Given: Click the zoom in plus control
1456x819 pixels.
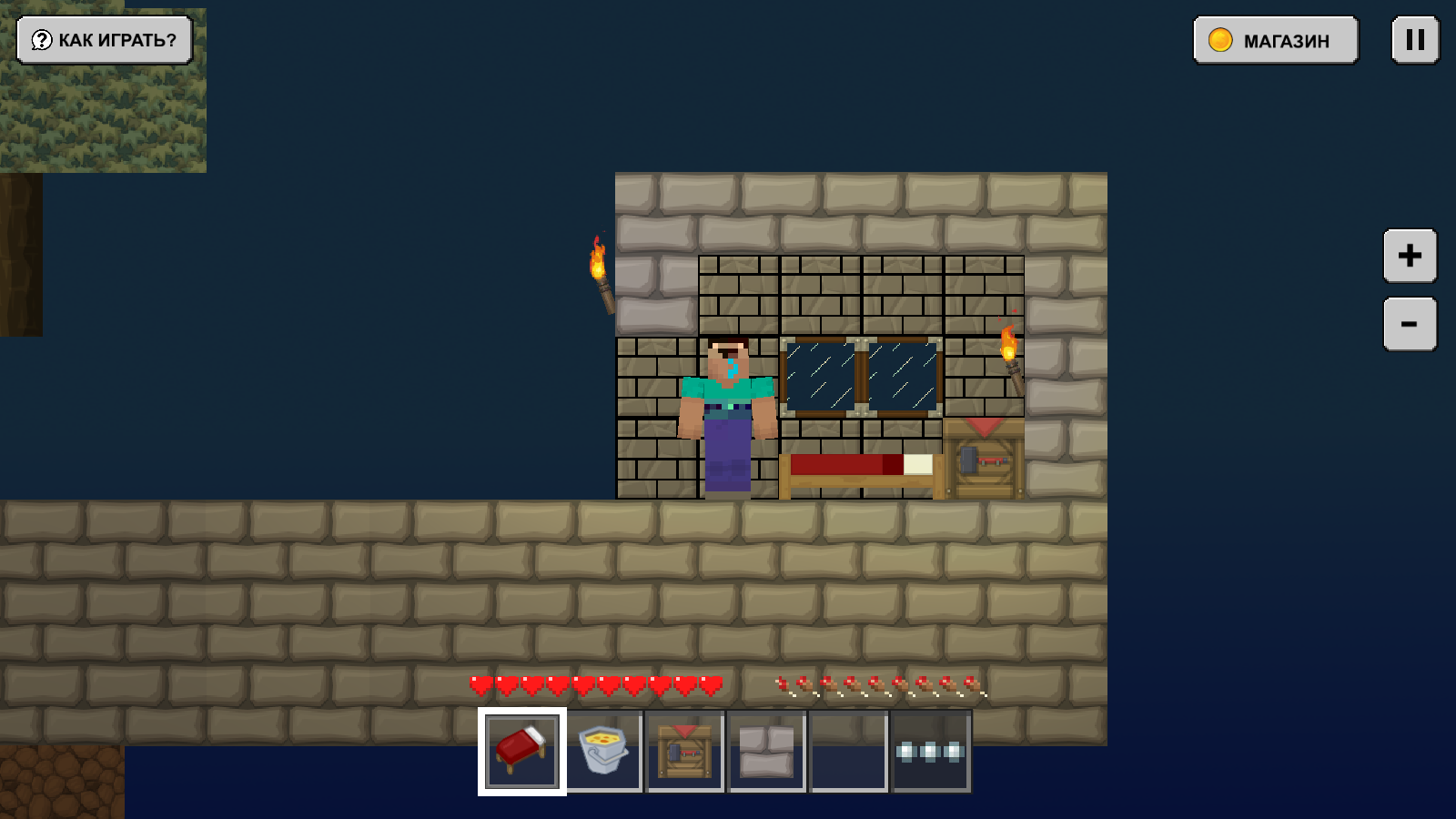Looking at the screenshot, I should coord(1409,256).
